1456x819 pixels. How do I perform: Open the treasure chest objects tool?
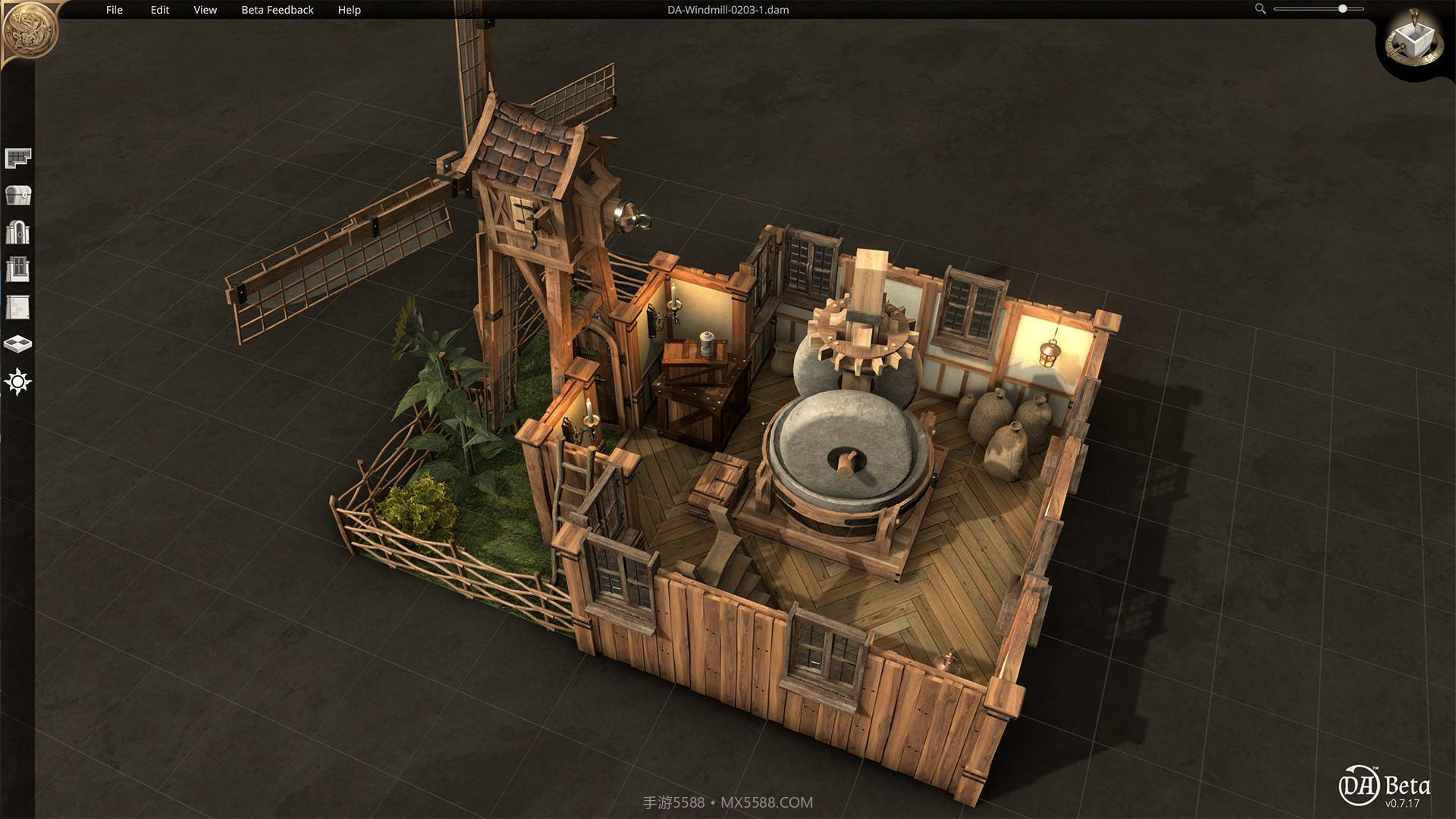tap(17, 195)
